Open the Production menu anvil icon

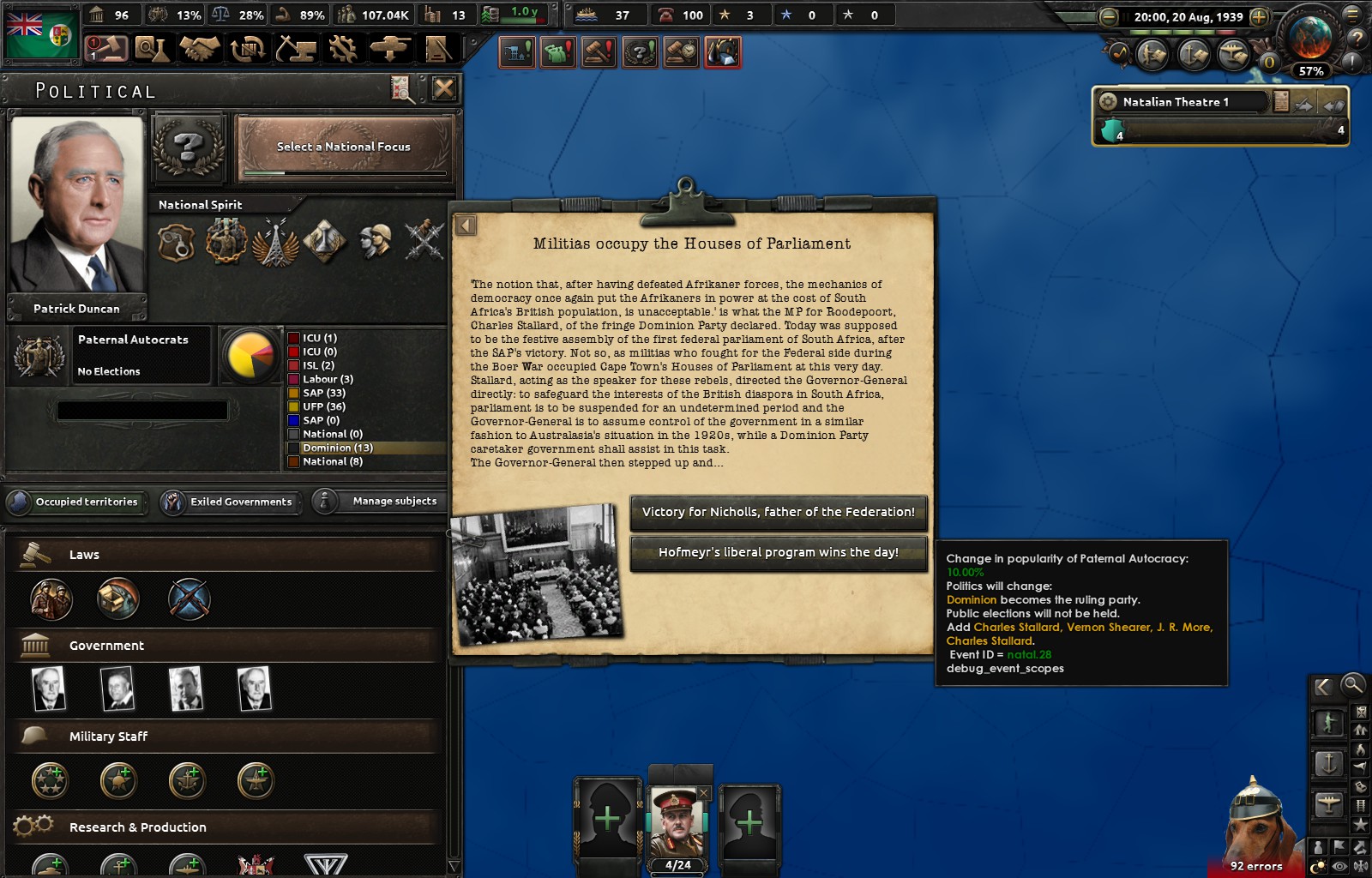point(294,49)
